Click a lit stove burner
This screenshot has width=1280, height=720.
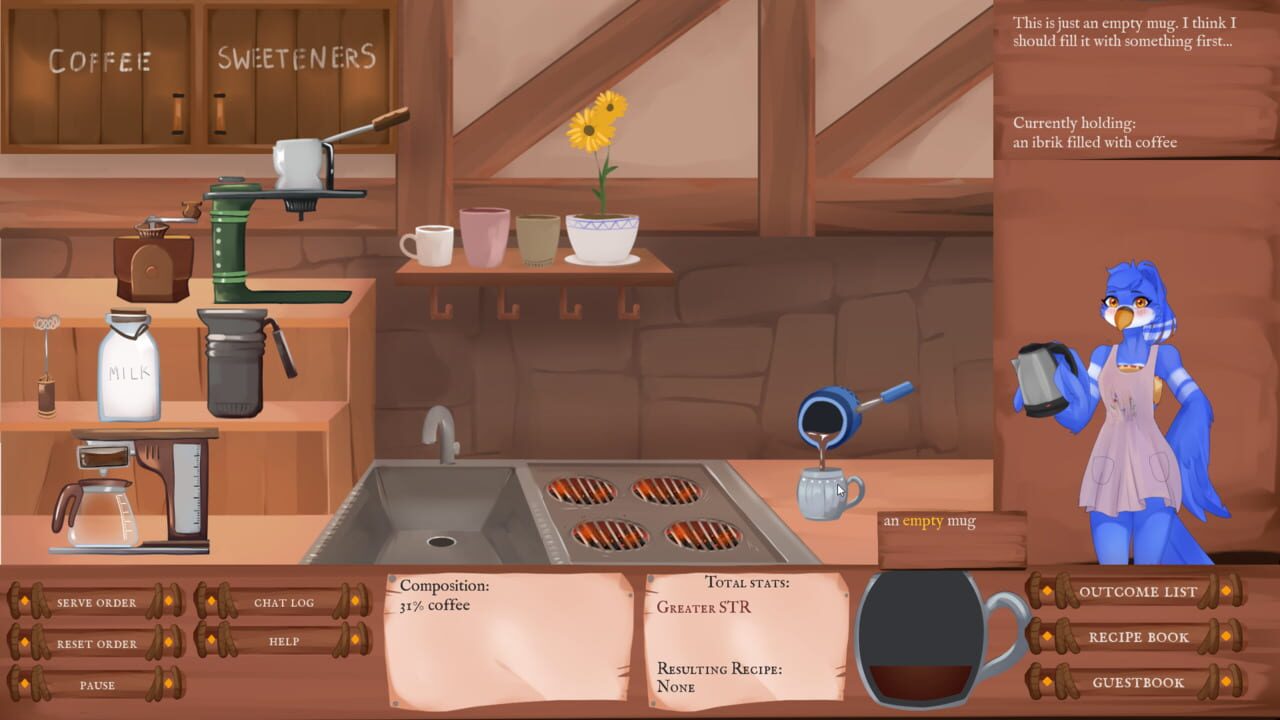click(x=580, y=490)
